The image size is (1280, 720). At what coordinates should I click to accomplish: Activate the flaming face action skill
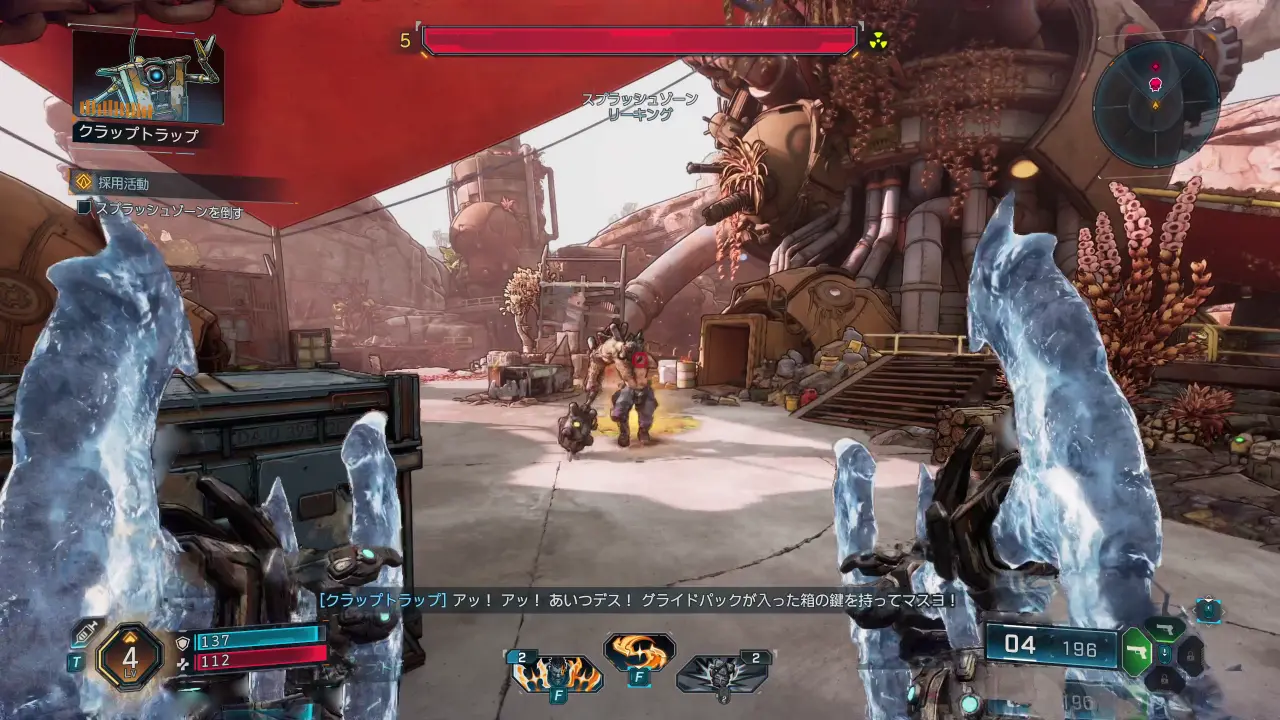(x=557, y=675)
